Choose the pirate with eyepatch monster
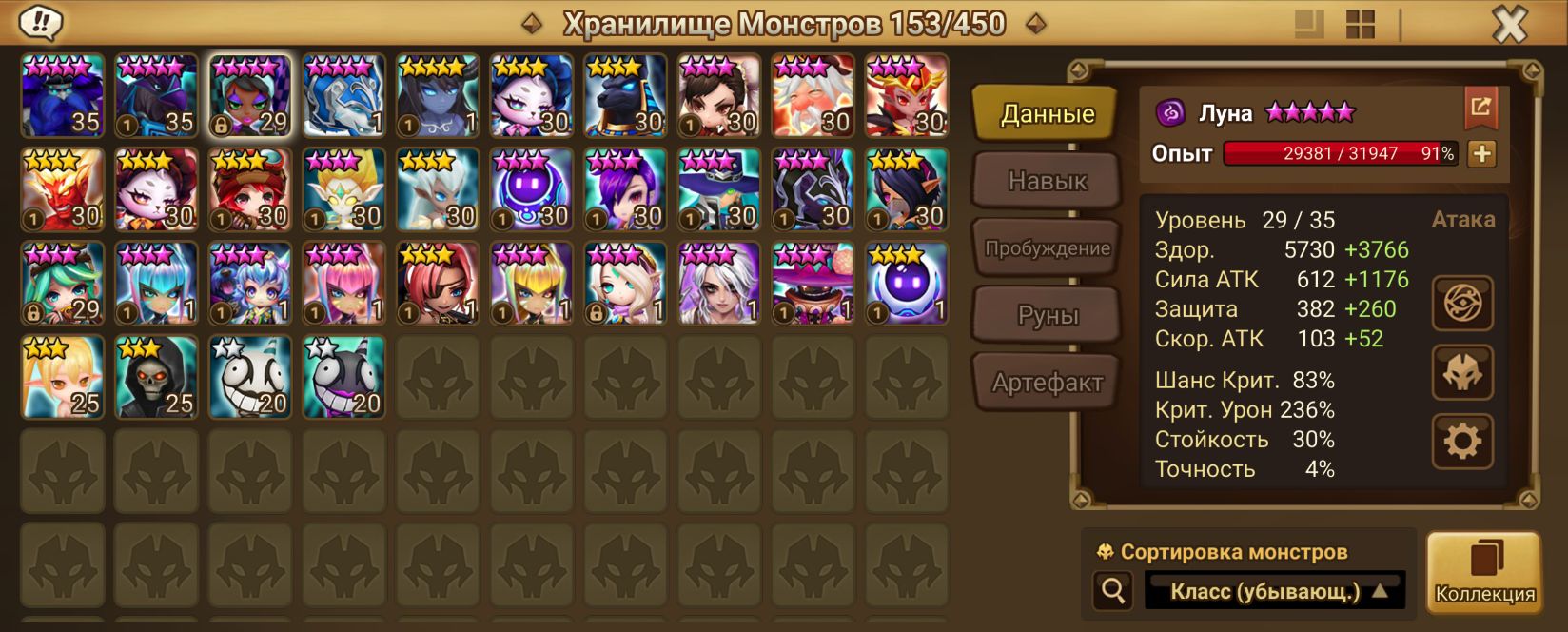This screenshot has width=1568, height=632. pos(438,284)
